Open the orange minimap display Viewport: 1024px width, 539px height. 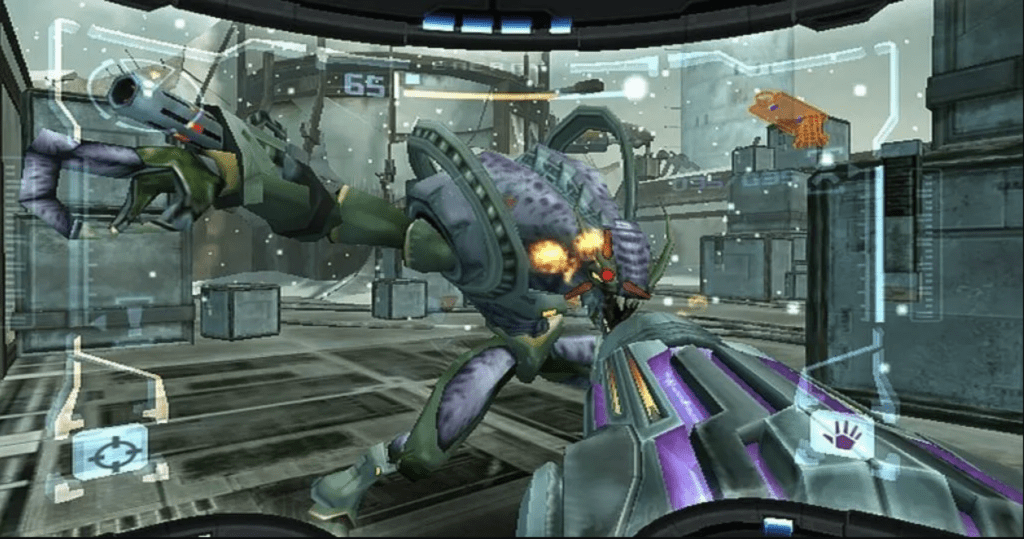point(790,117)
